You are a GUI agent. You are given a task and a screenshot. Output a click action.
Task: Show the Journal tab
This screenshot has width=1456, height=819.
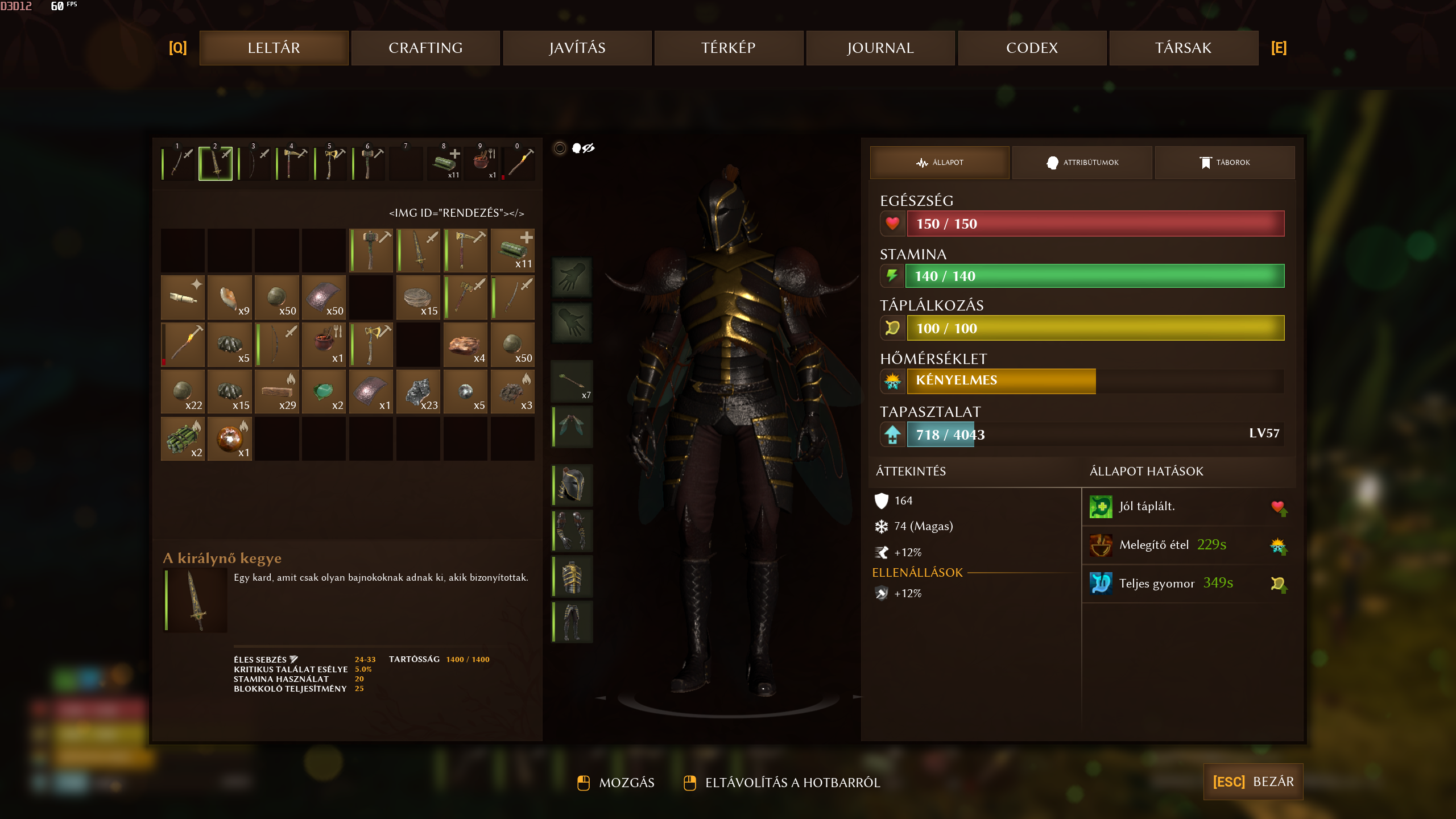[880, 48]
